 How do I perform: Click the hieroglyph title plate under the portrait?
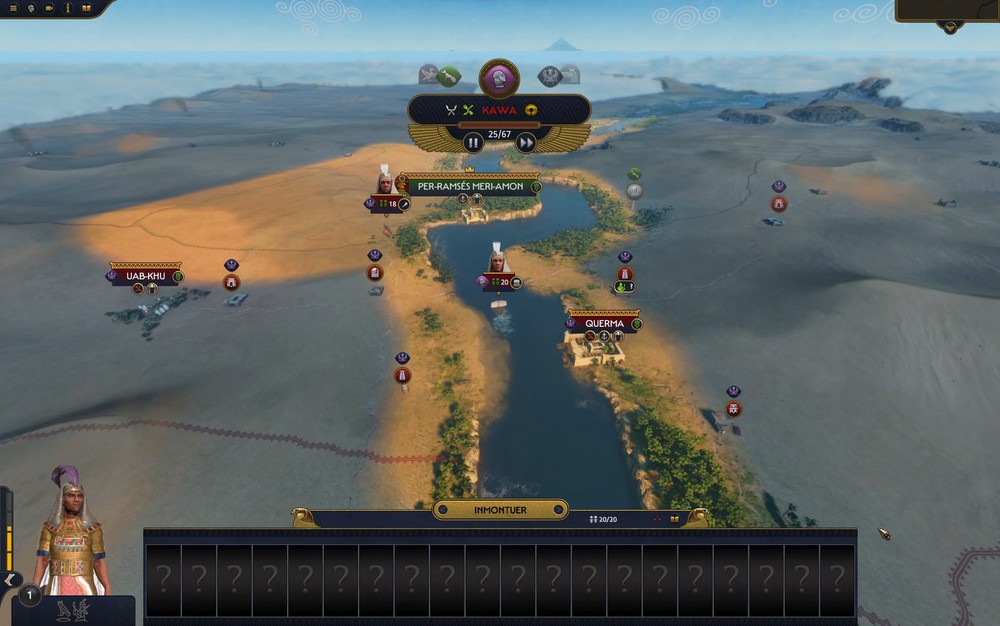pyautogui.click(x=73, y=611)
